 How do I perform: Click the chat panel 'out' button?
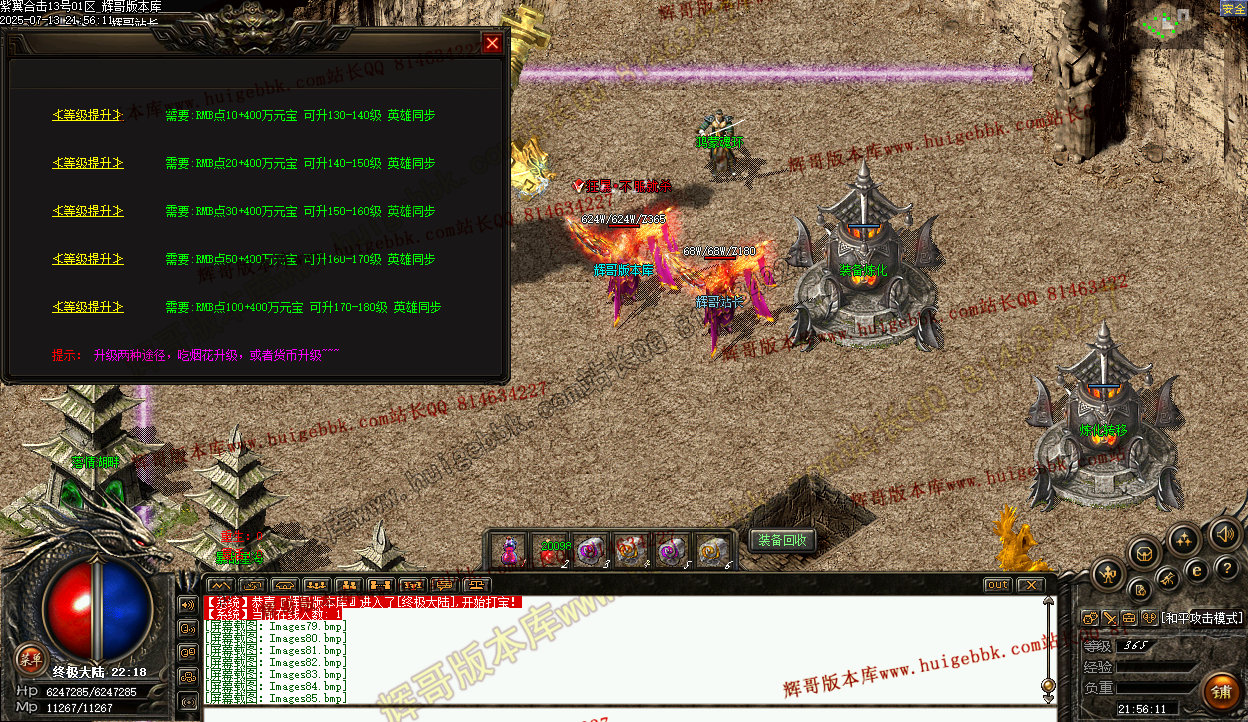tap(997, 585)
